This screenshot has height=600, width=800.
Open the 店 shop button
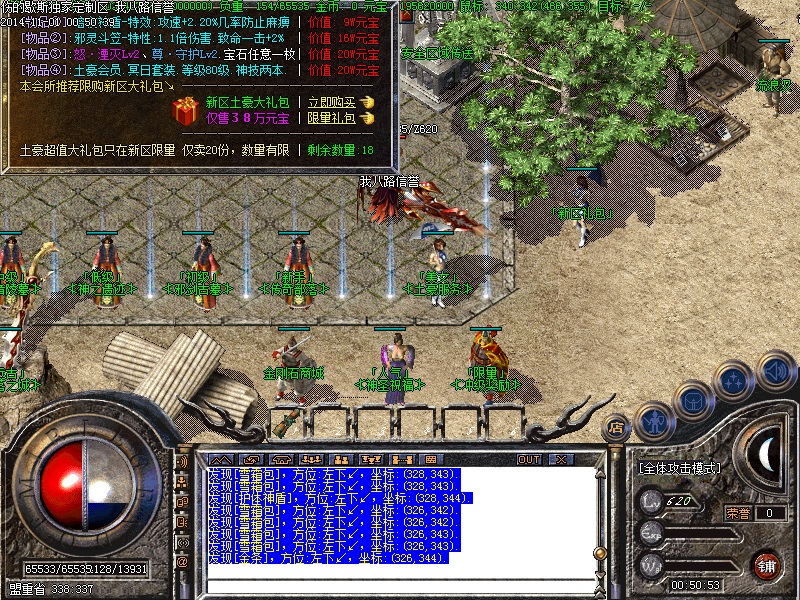(x=615, y=426)
